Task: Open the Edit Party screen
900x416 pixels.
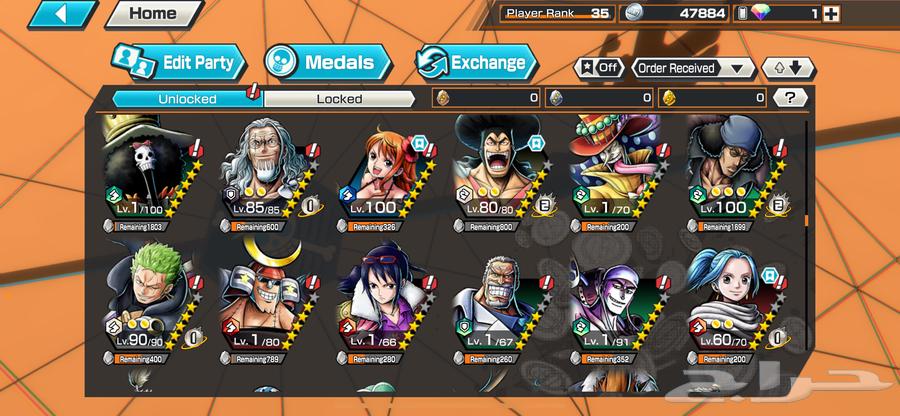Action: pos(178,62)
